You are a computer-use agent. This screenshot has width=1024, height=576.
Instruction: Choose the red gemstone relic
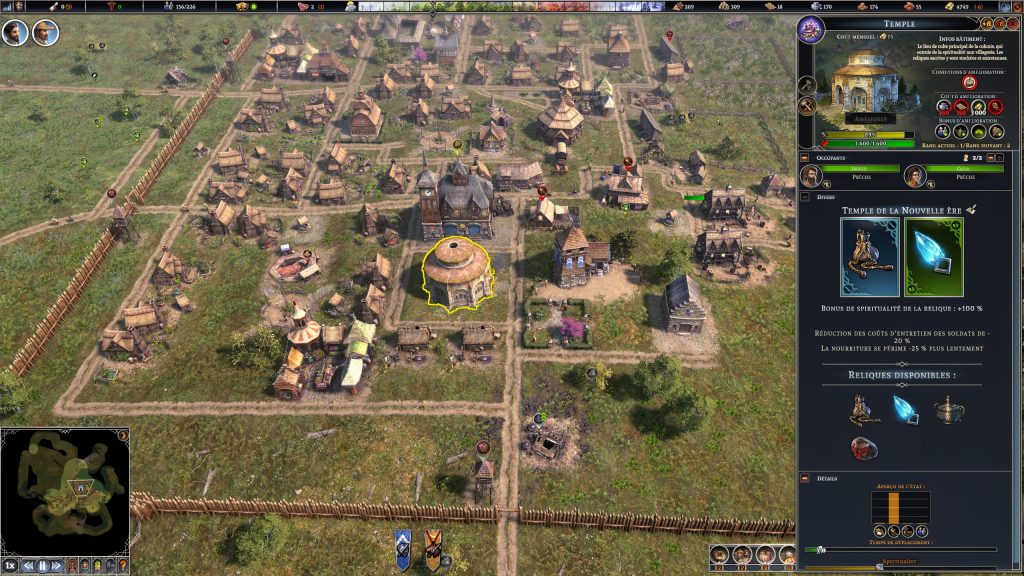coord(863,447)
